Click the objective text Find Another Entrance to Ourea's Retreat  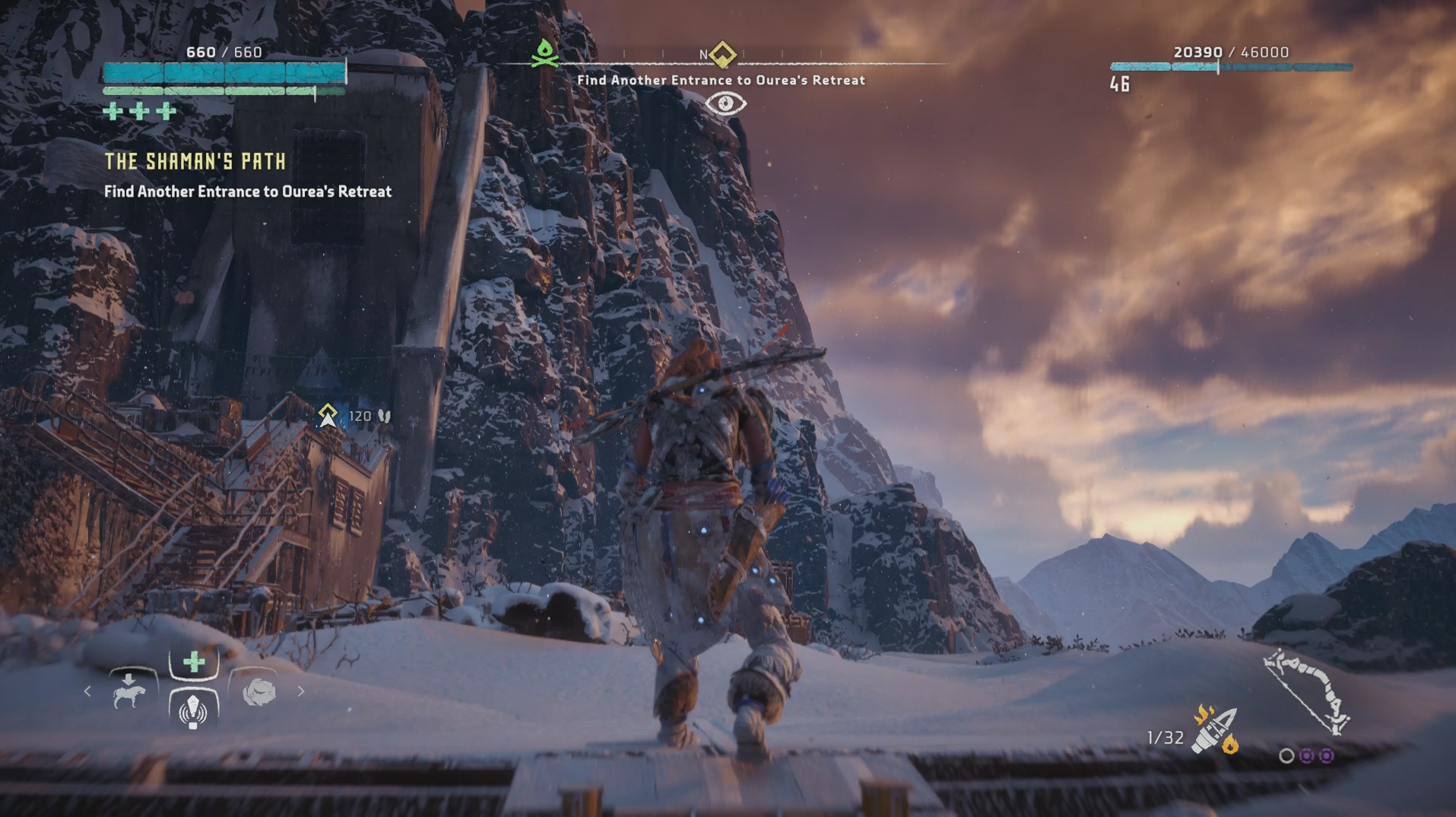(725, 79)
